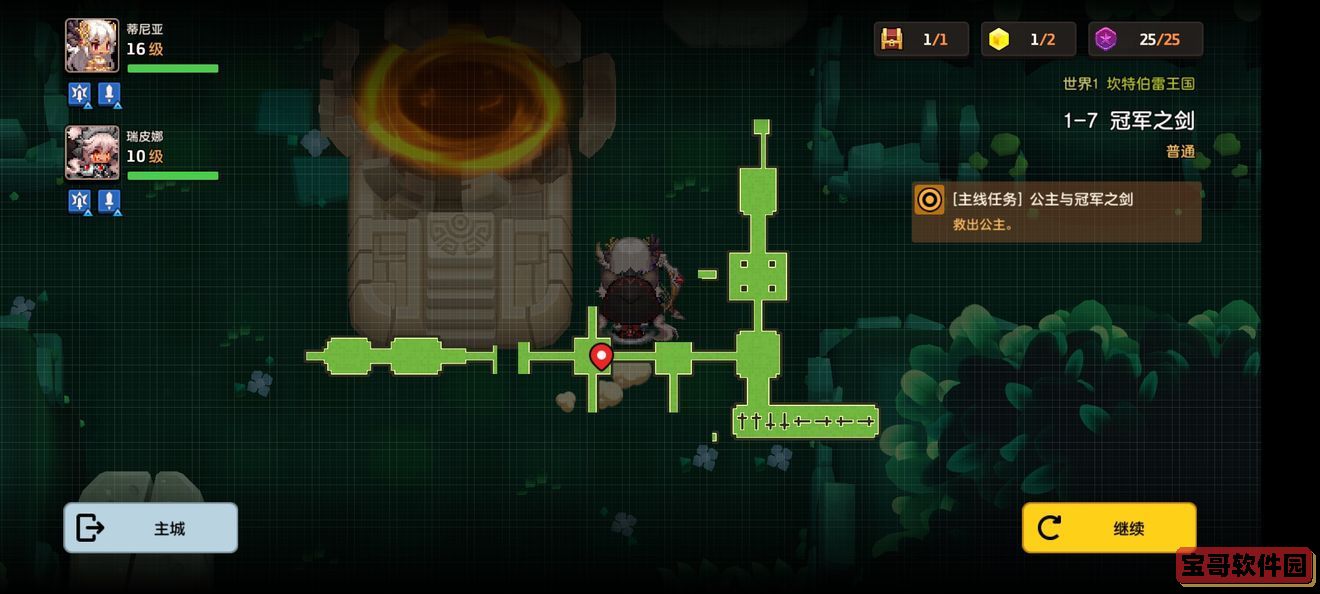This screenshot has width=1320, height=594.
Task: Return to town with the 主城 button
Action: (x=151, y=528)
